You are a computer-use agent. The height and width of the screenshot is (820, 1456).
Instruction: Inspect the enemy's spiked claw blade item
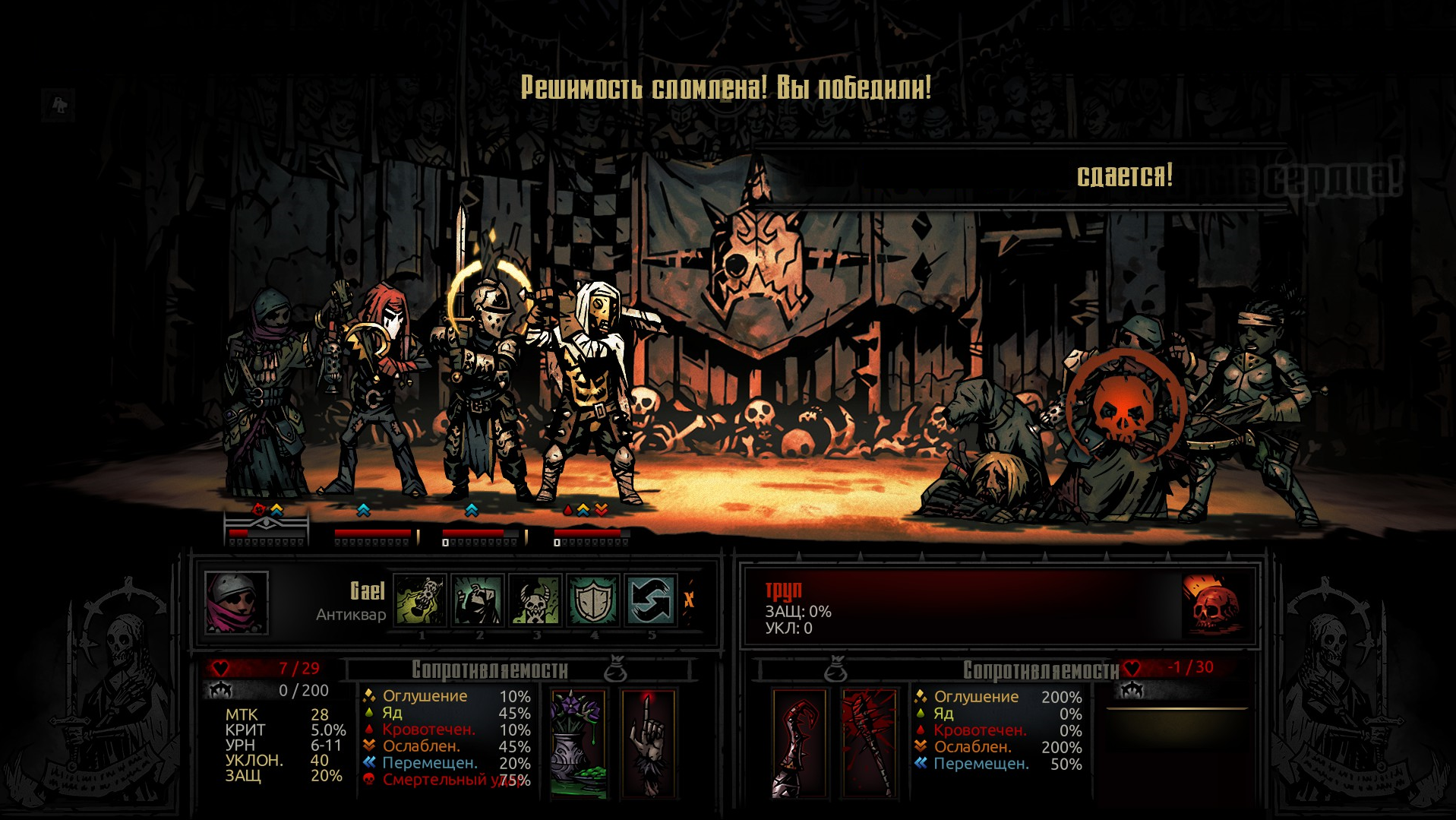798,743
